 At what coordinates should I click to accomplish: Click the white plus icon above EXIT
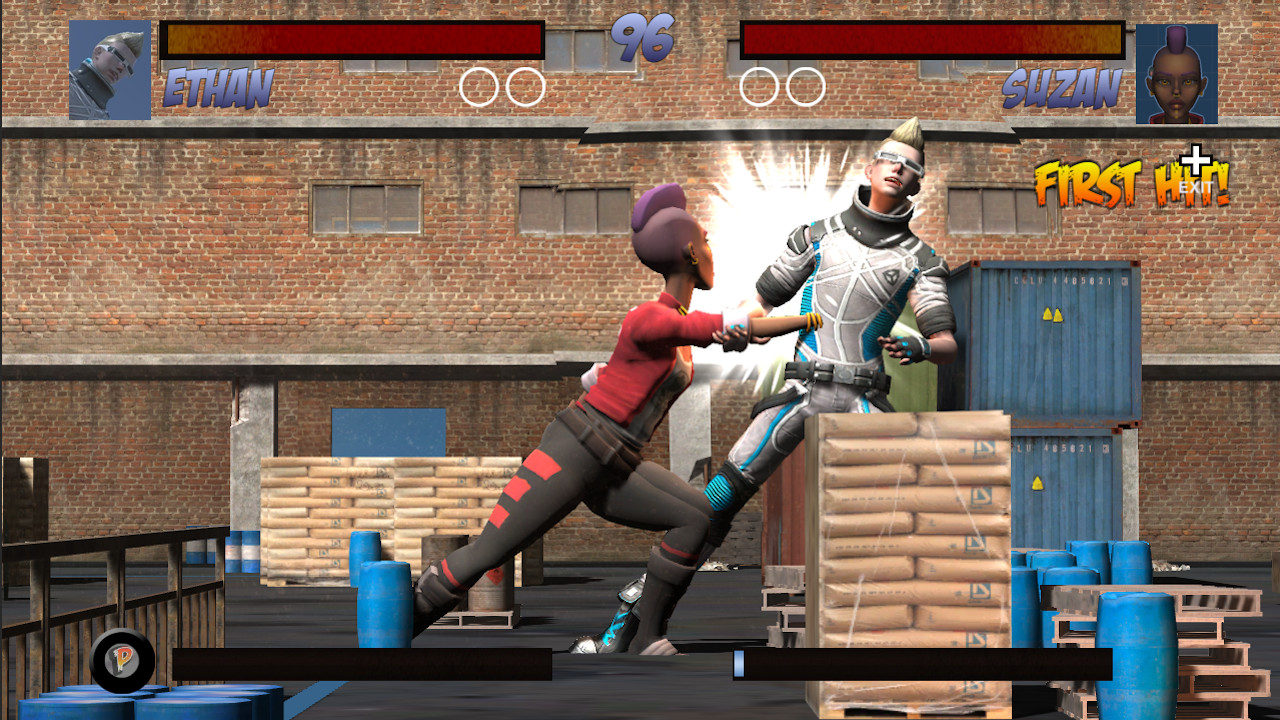point(1196,161)
